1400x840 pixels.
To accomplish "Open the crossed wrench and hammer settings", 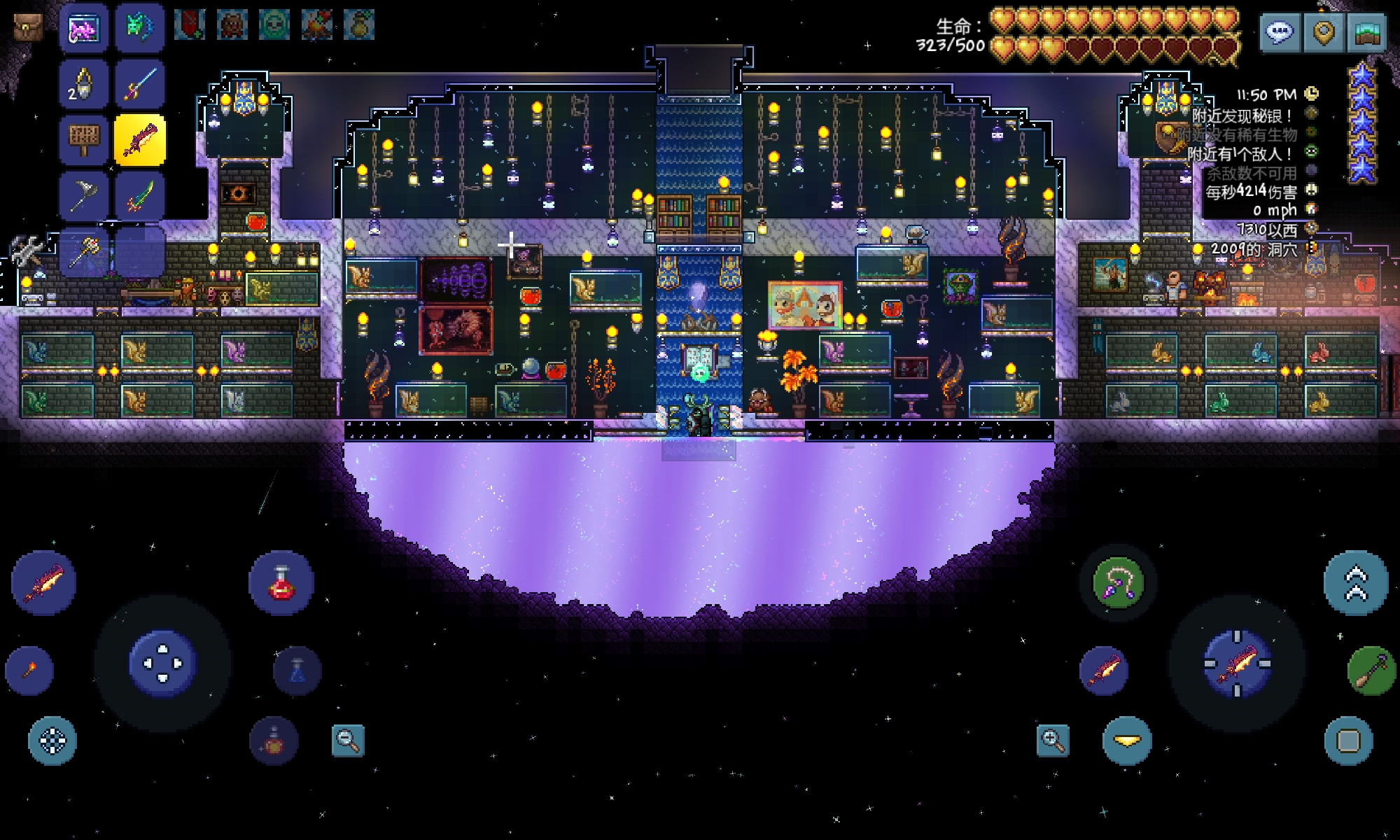I will [26, 250].
